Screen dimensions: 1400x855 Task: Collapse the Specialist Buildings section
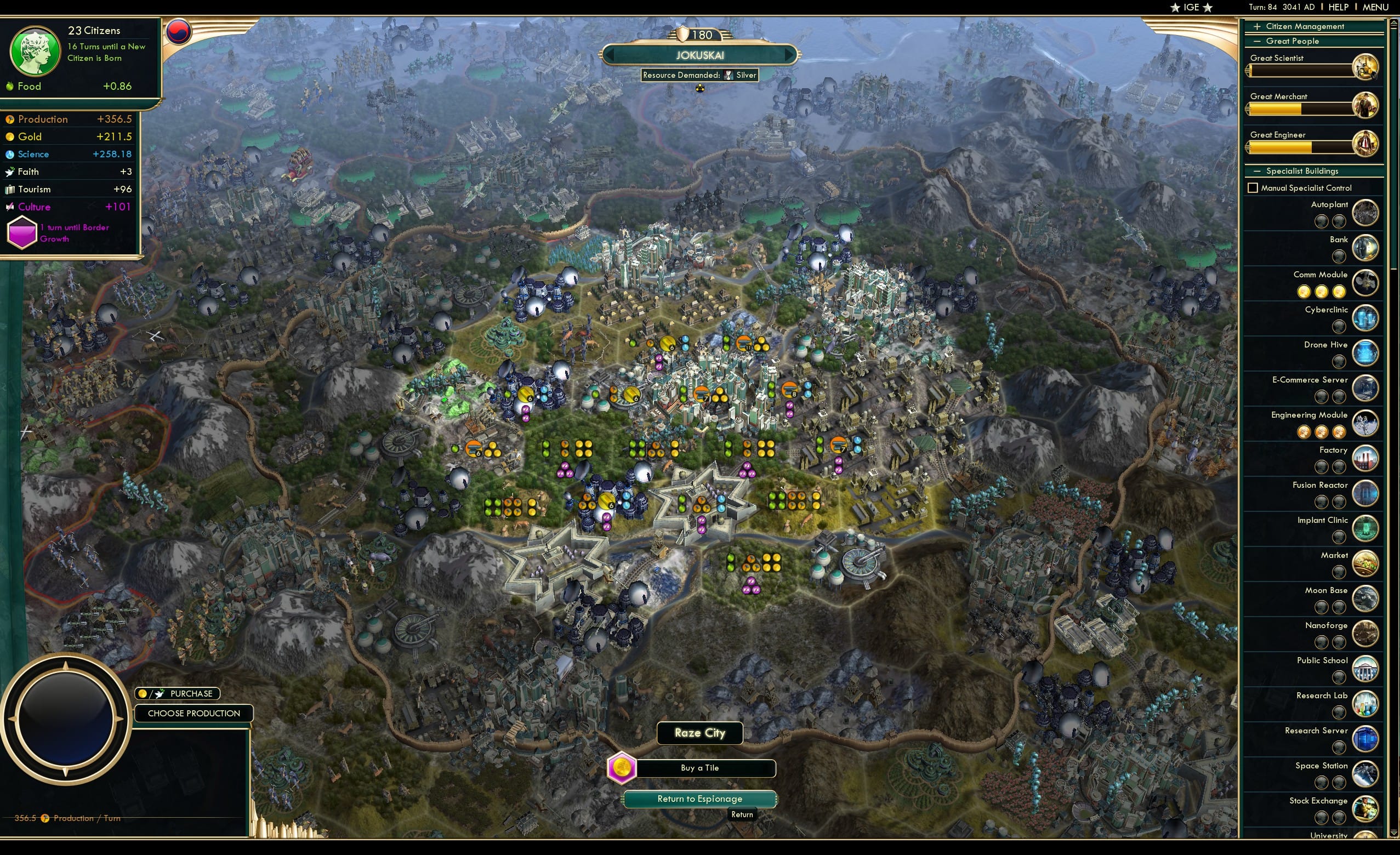tap(1257, 170)
